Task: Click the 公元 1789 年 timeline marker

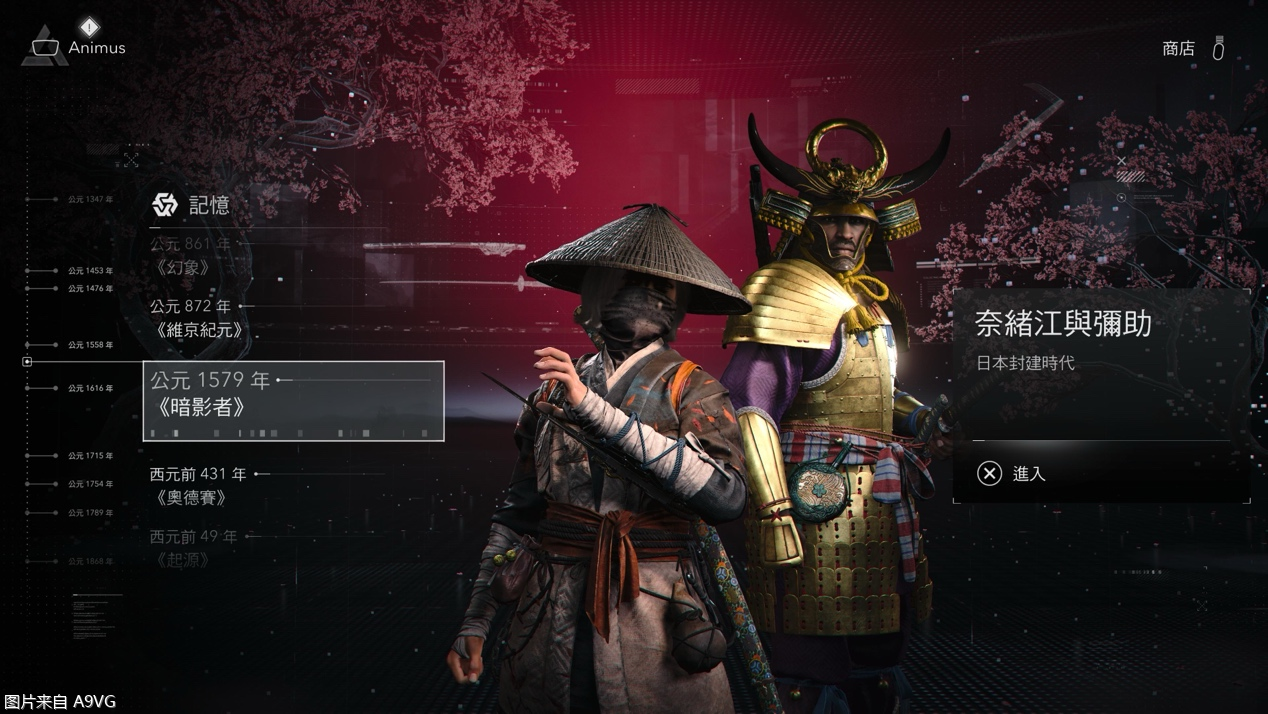Action: point(90,513)
